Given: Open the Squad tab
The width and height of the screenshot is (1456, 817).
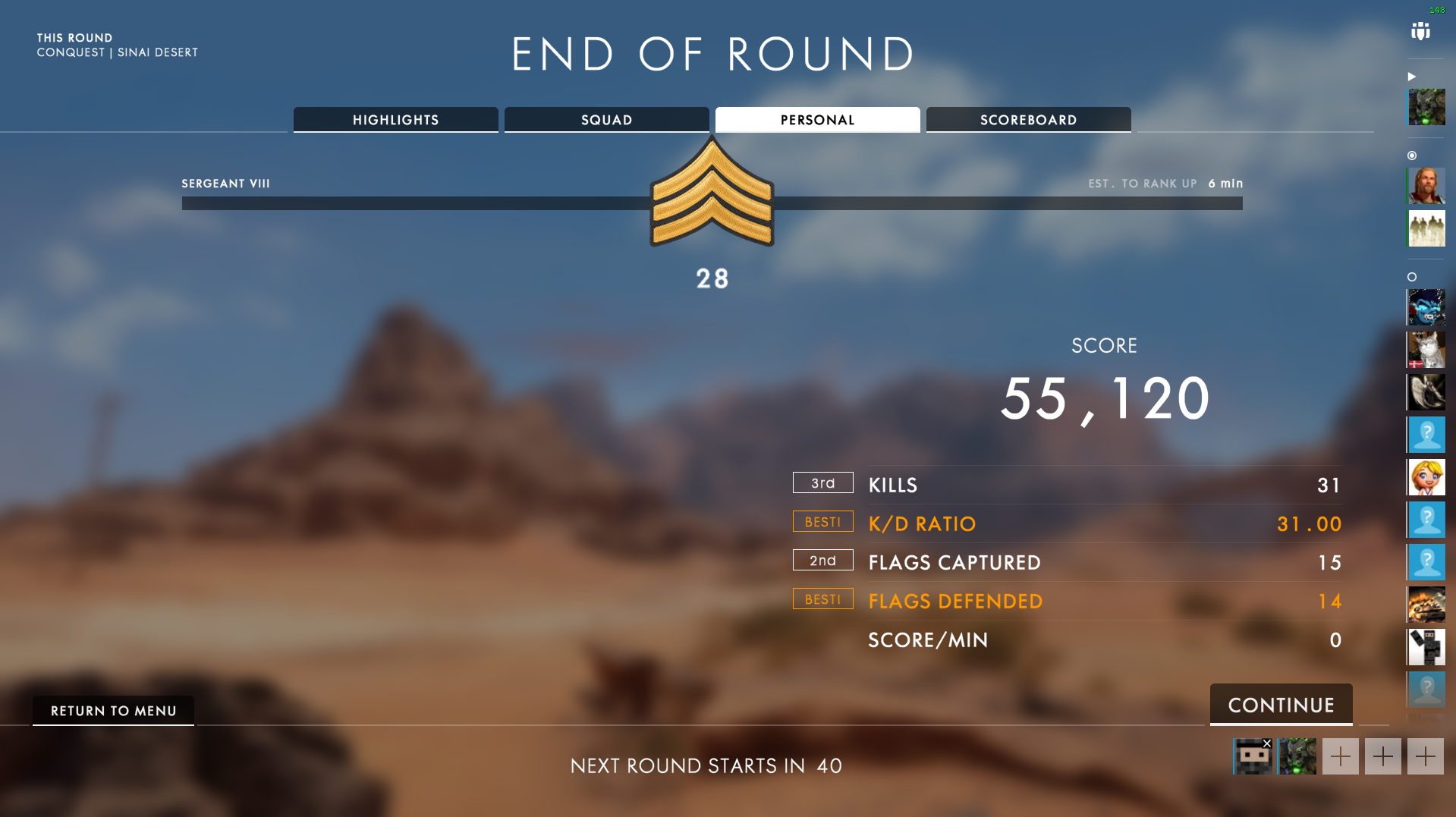Looking at the screenshot, I should click(x=606, y=120).
